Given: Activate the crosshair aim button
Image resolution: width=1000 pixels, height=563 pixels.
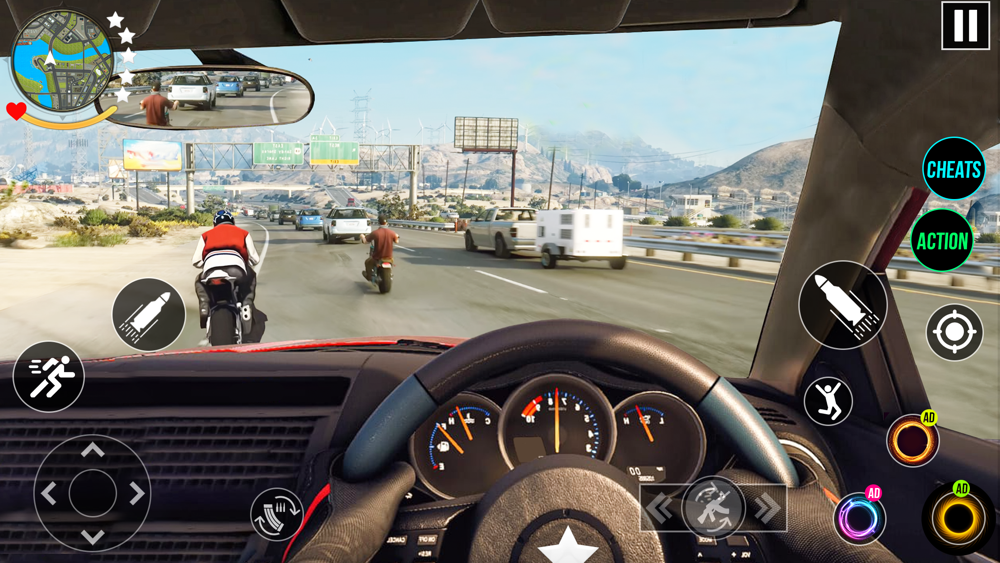Looking at the screenshot, I should pyautogui.click(x=954, y=333).
